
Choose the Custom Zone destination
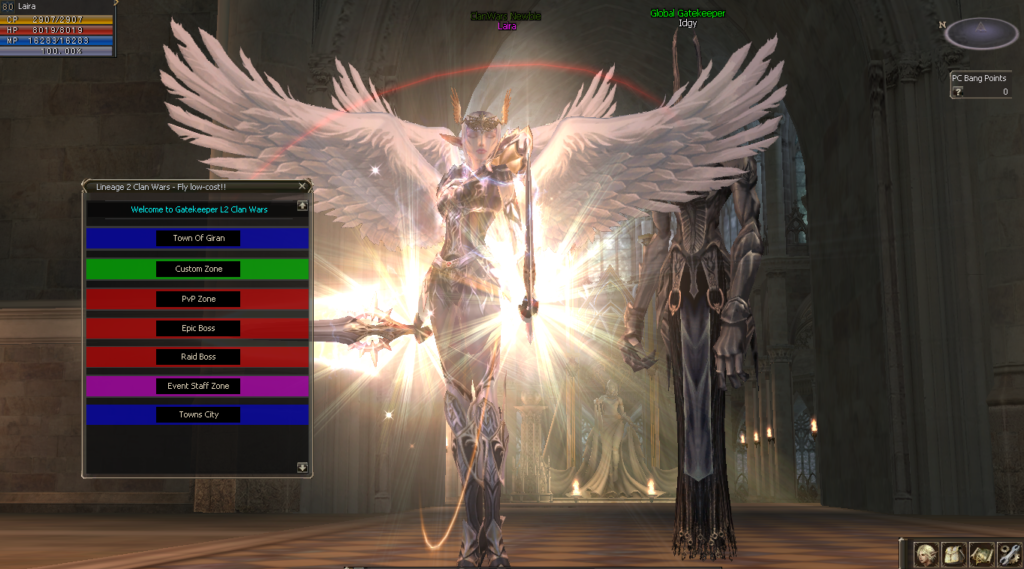tap(198, 269)
